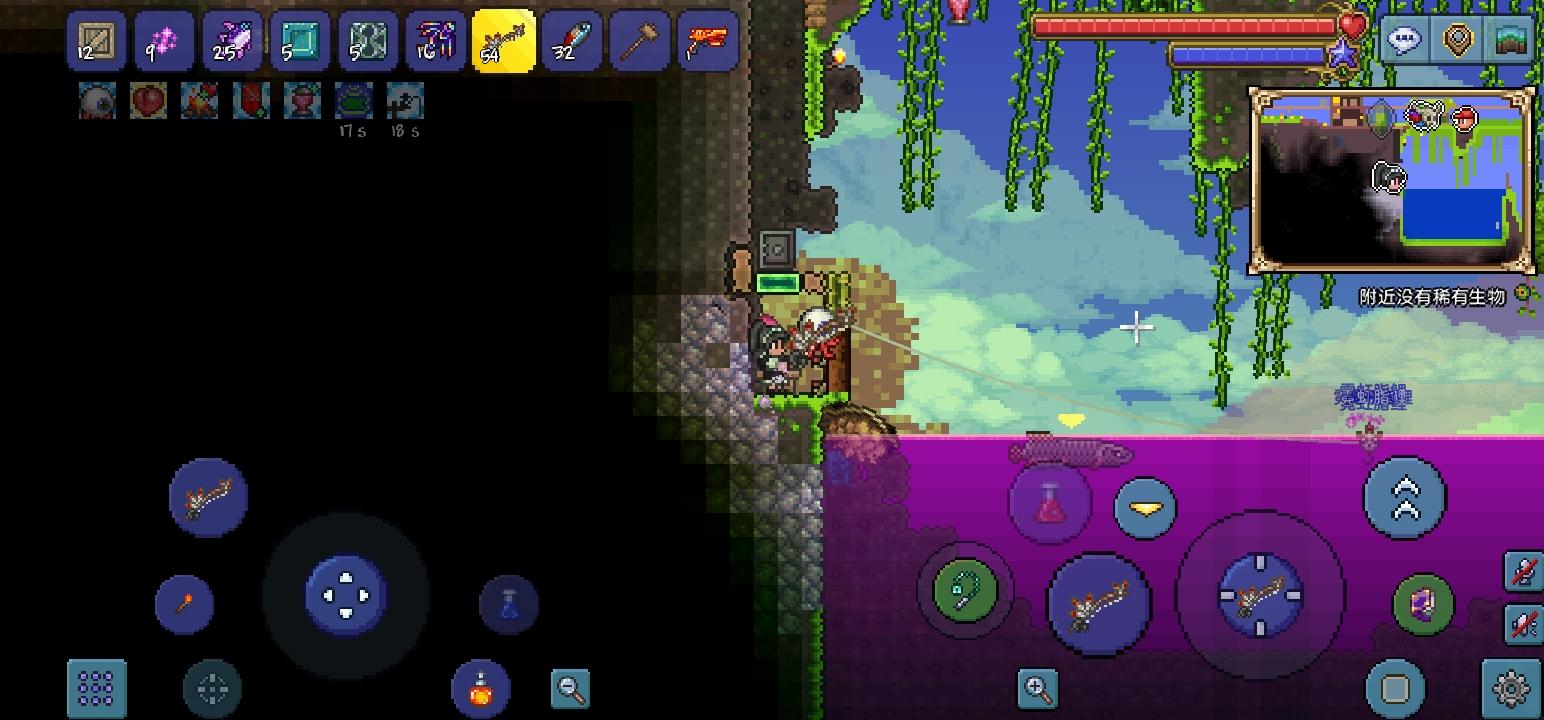Toggle the crosshair auto-aim control
Viewport: 1544px width, 720px height.
pyautogui.click(x=210, y=689)
